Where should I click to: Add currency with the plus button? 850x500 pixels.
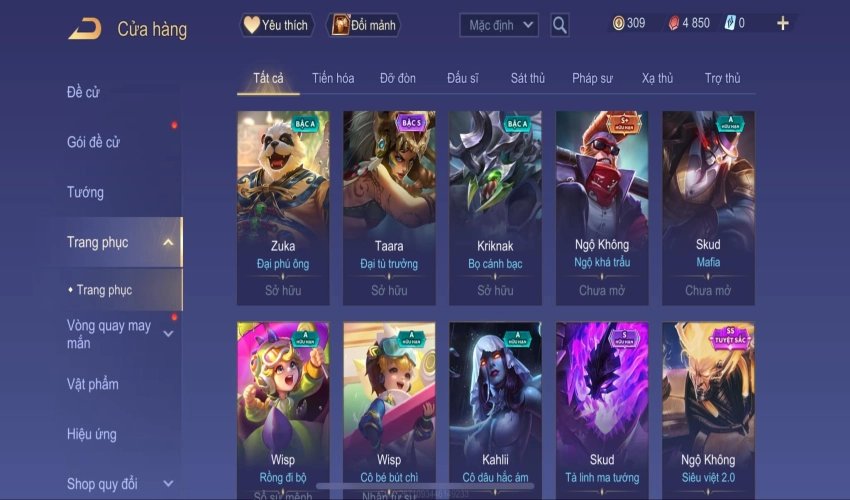click(782, 23)
